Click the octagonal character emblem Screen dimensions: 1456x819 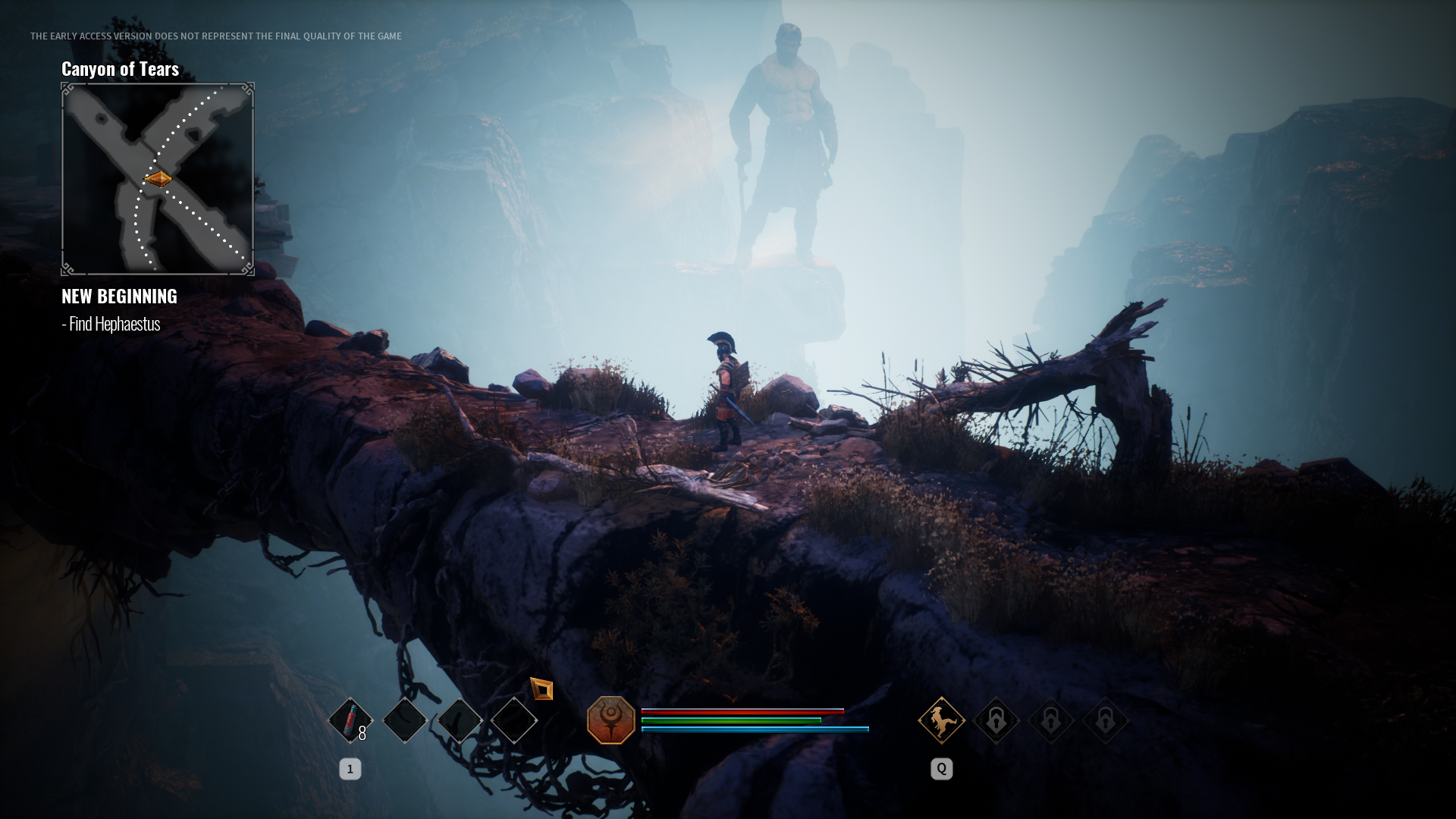point(610,720)
